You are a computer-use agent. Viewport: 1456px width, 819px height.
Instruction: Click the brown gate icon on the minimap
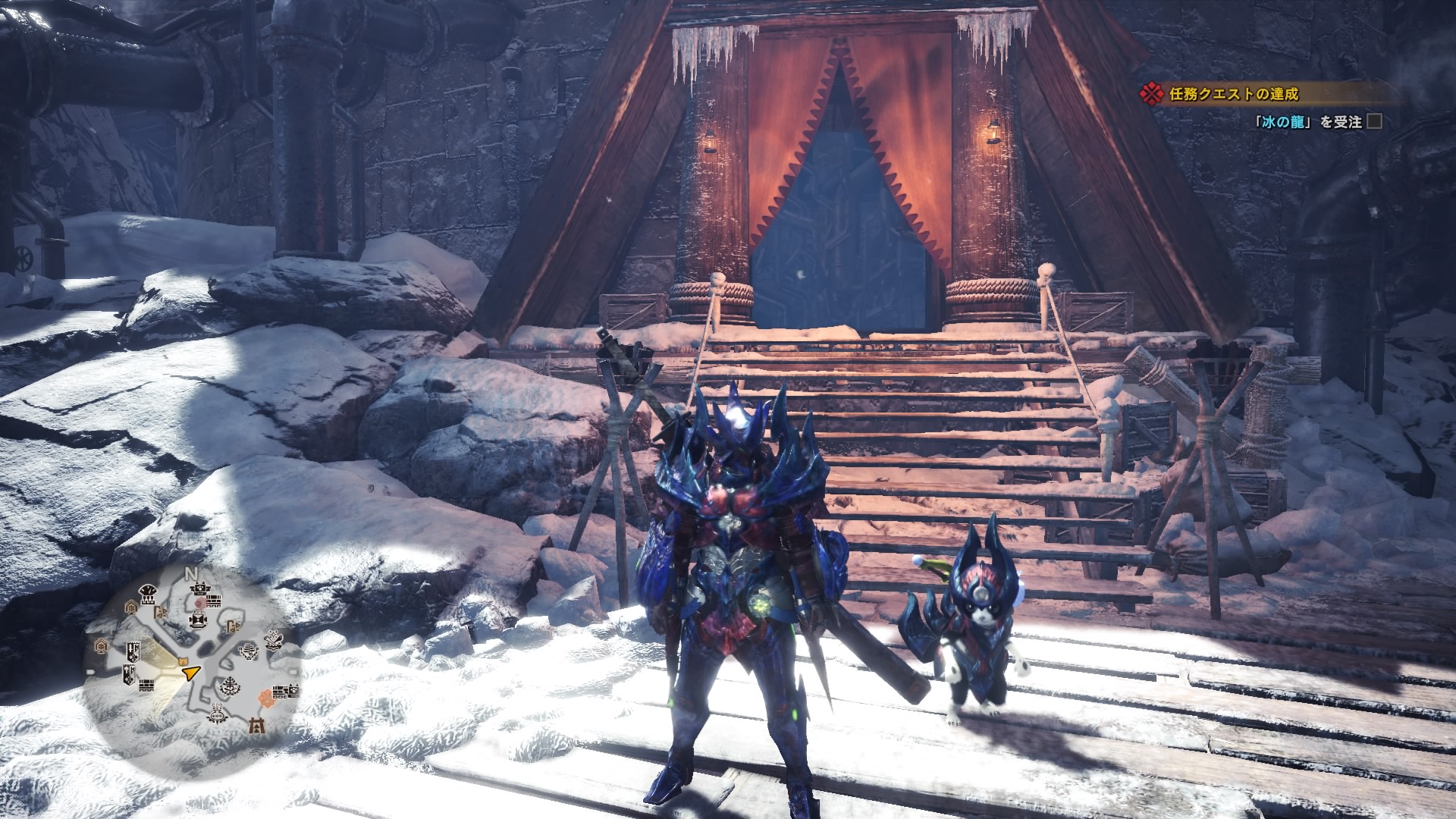tap(256, 725)
